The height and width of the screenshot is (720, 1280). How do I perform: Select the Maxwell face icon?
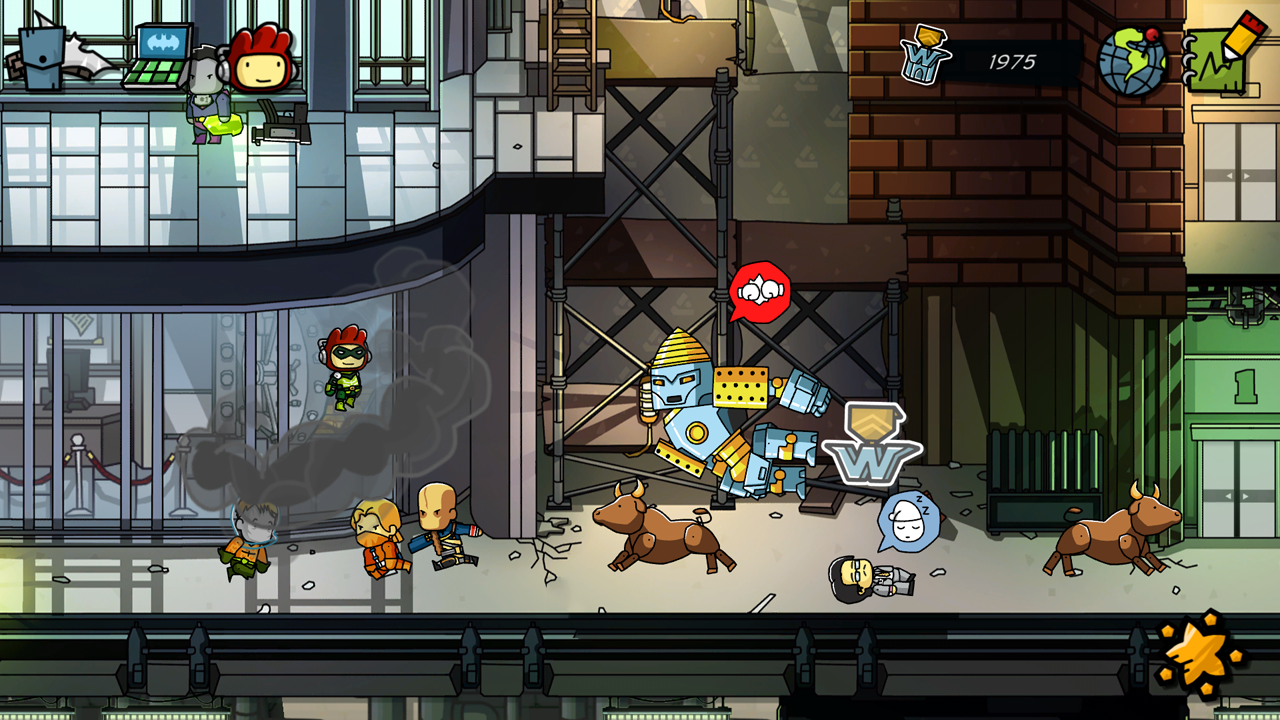(262, 60)
